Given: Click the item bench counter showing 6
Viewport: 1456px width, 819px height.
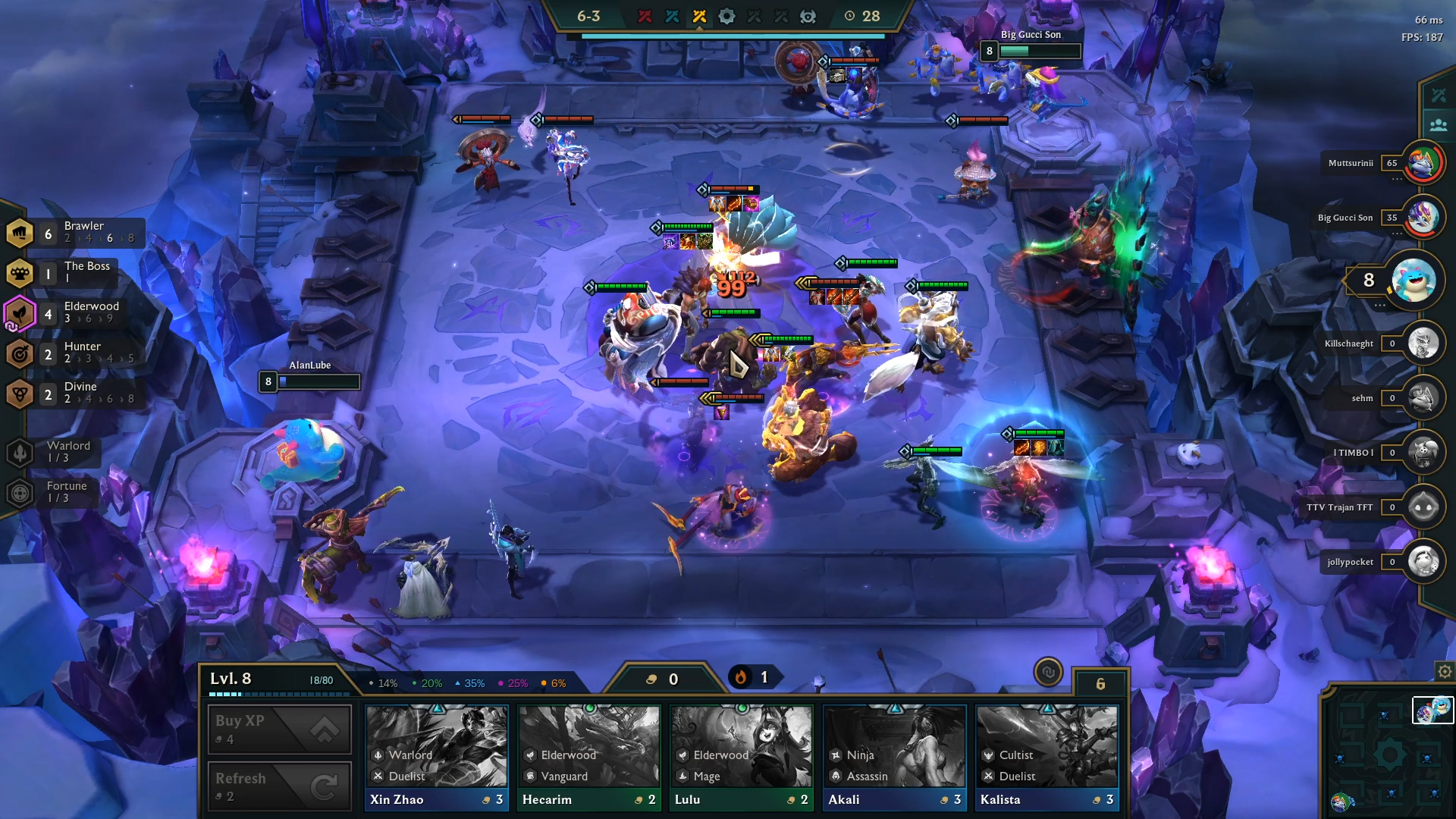Looking at the screenshot, I should pyautogui.click(x=1099, y=682).
